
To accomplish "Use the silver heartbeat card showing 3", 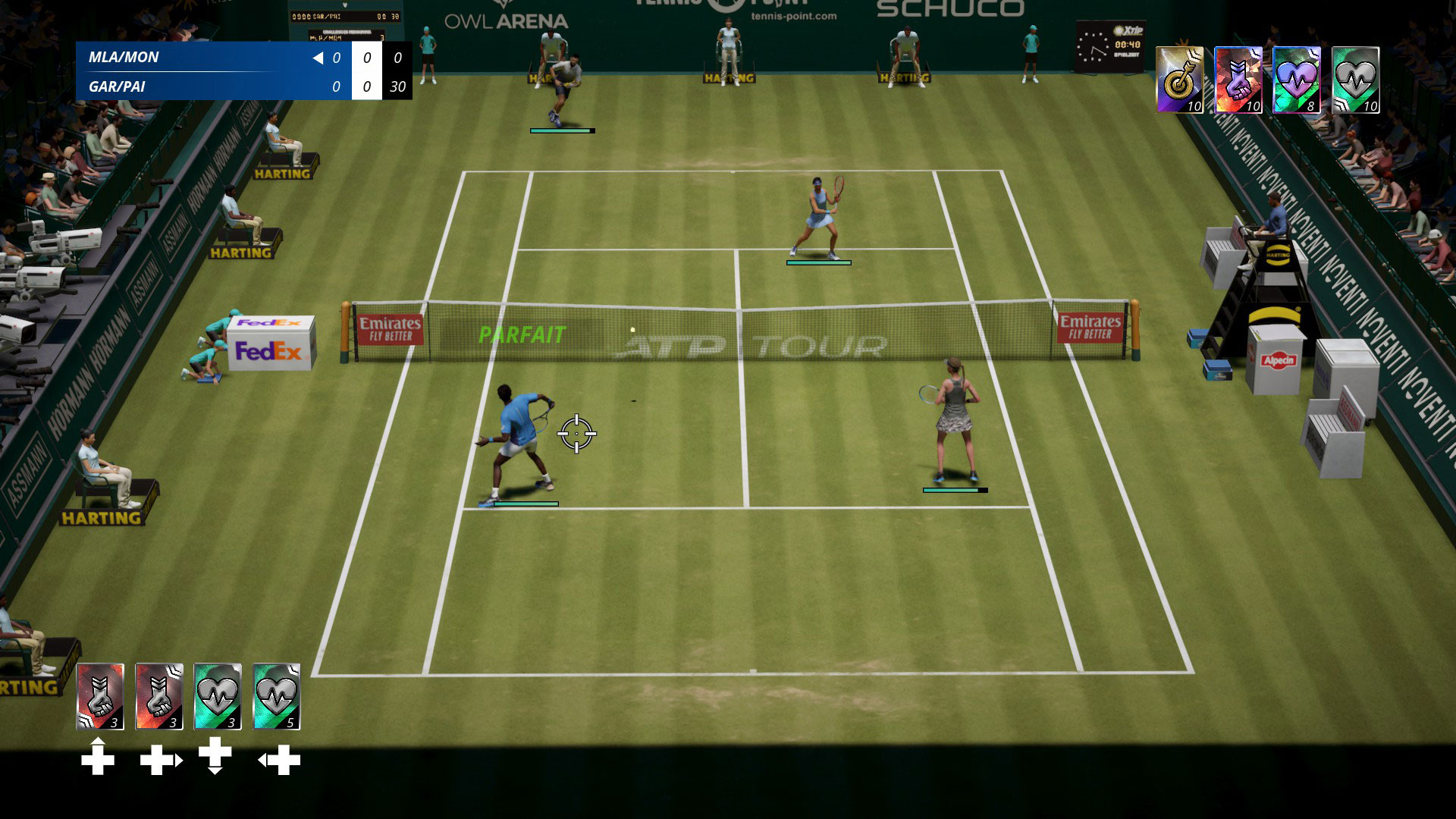I will click(218, 696).
